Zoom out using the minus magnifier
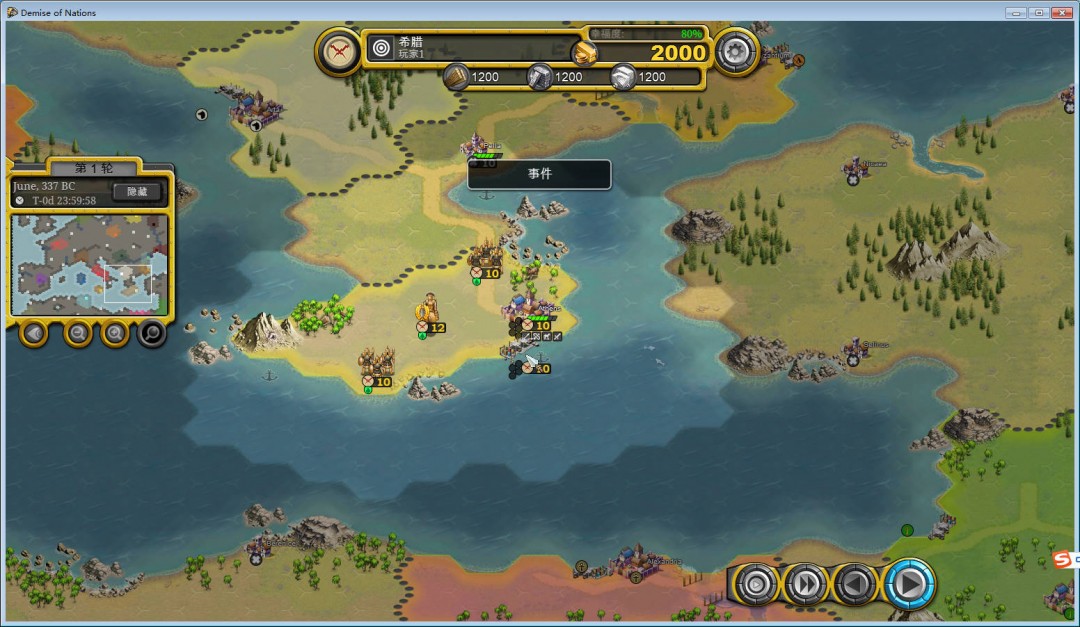 78,332
